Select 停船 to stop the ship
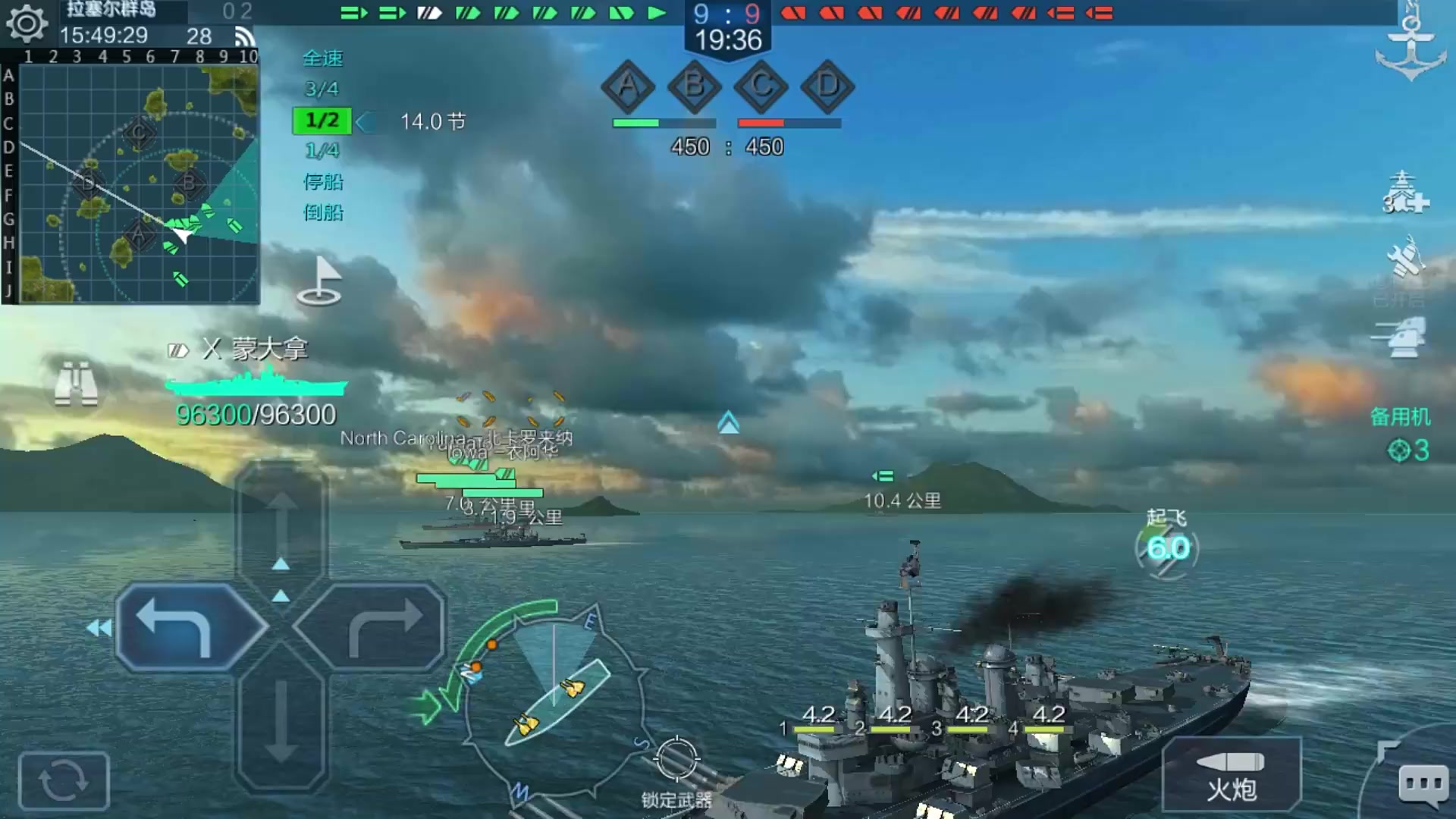 point(322,182)
